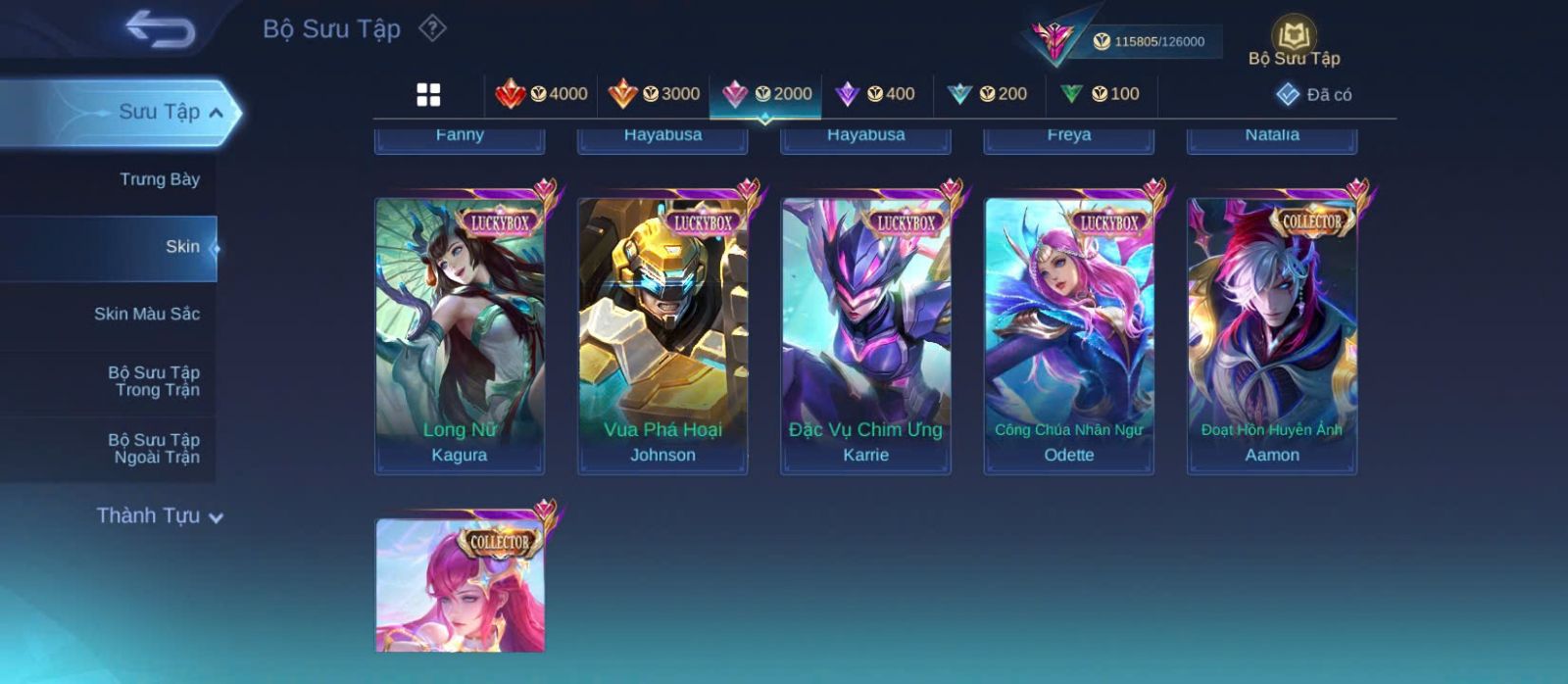Viewport: 1568px width, 684px height.
Task: Select Johnson's Vua Phá Hoại skin card
Action: click(662, 333)
